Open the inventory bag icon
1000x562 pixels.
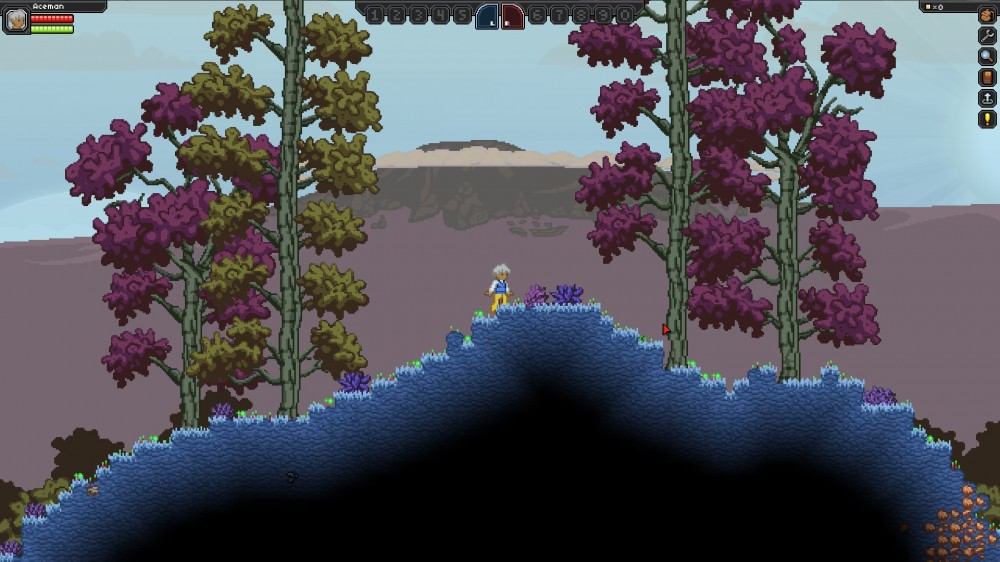pos(986,14)
